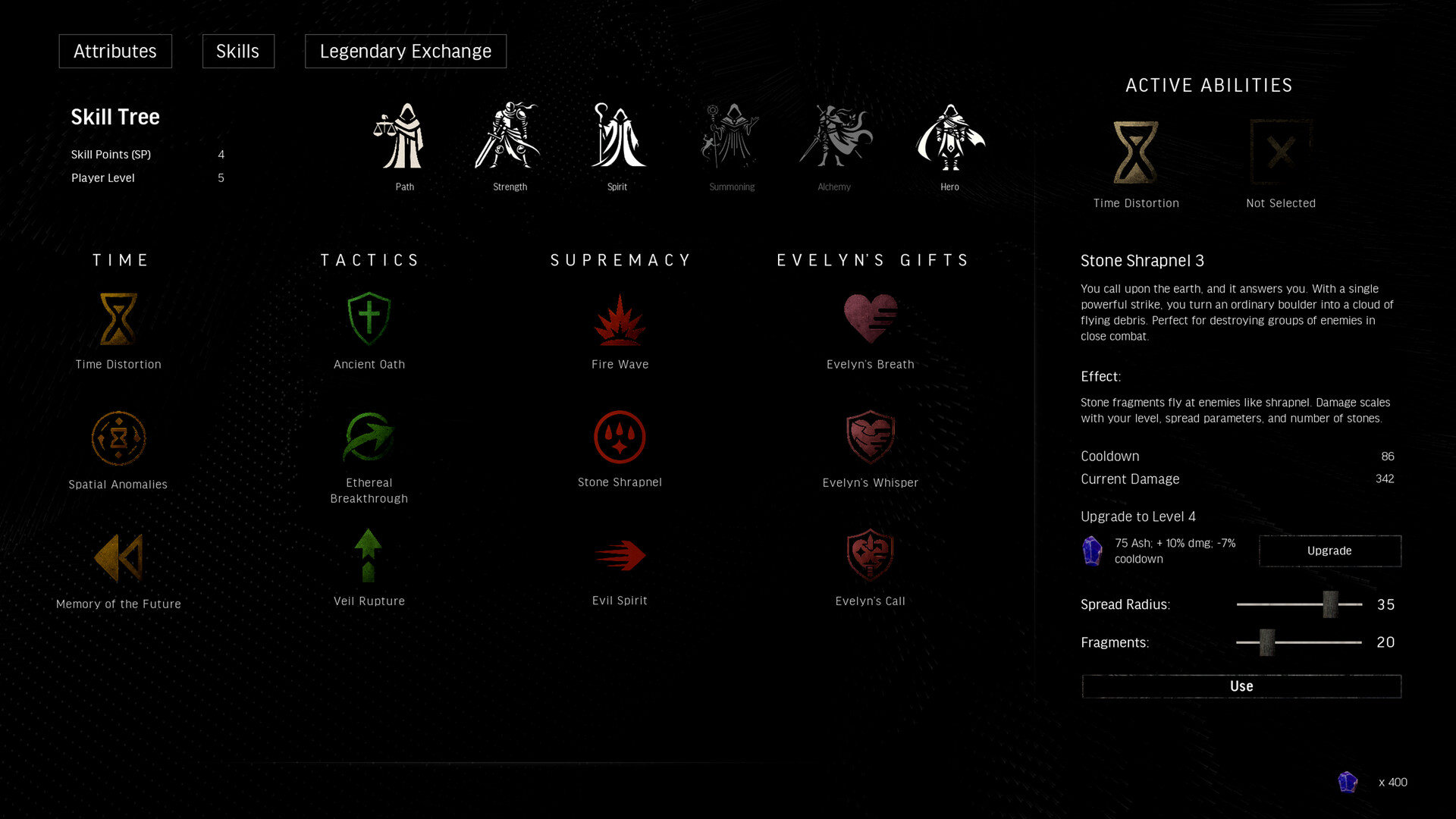Screen dimensions: 1456x819
Task: Select the Time Distortion skill icon
Action: coord(118,318)
